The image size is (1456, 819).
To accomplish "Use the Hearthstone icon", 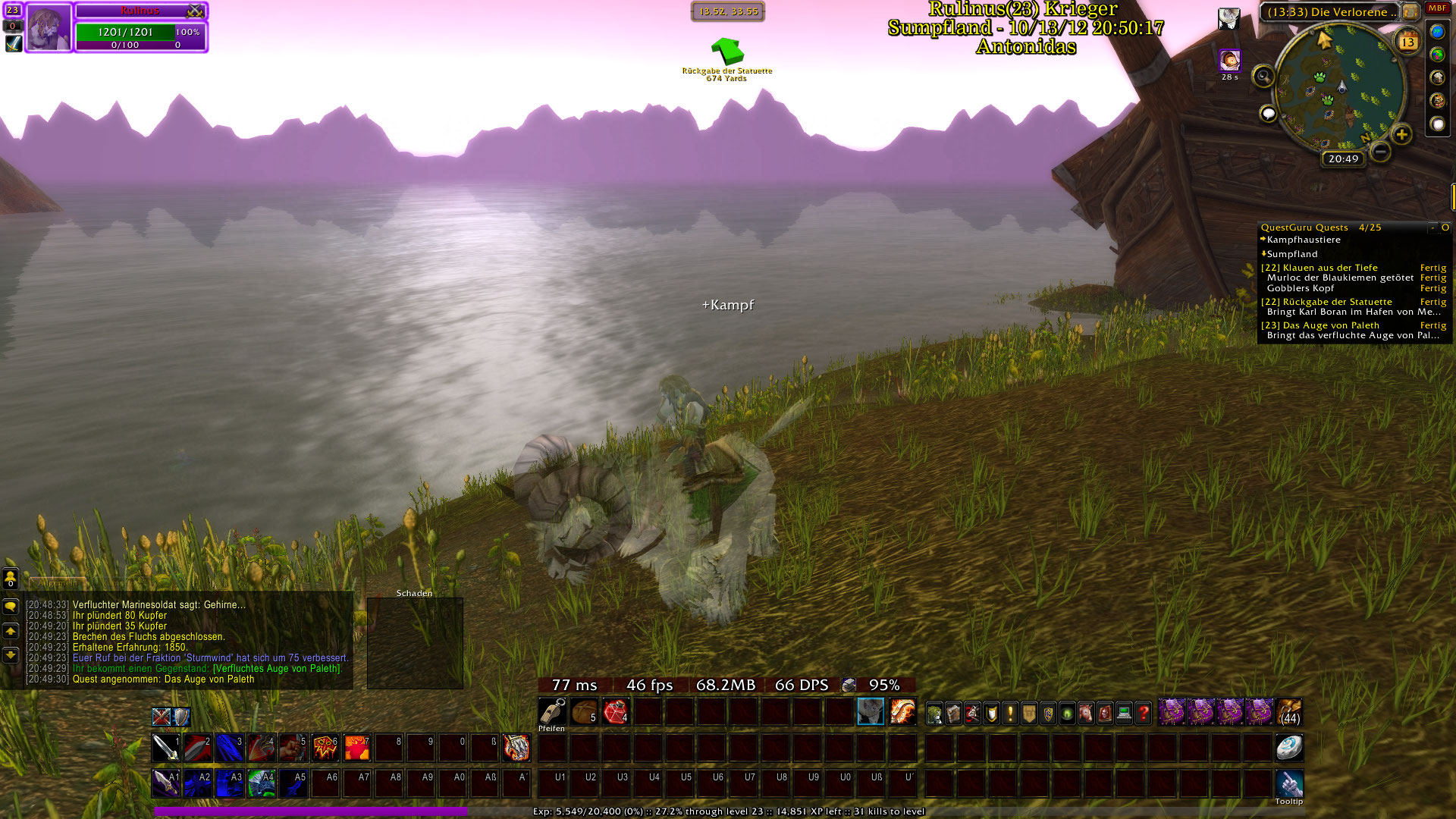I will coord(1288,748).
